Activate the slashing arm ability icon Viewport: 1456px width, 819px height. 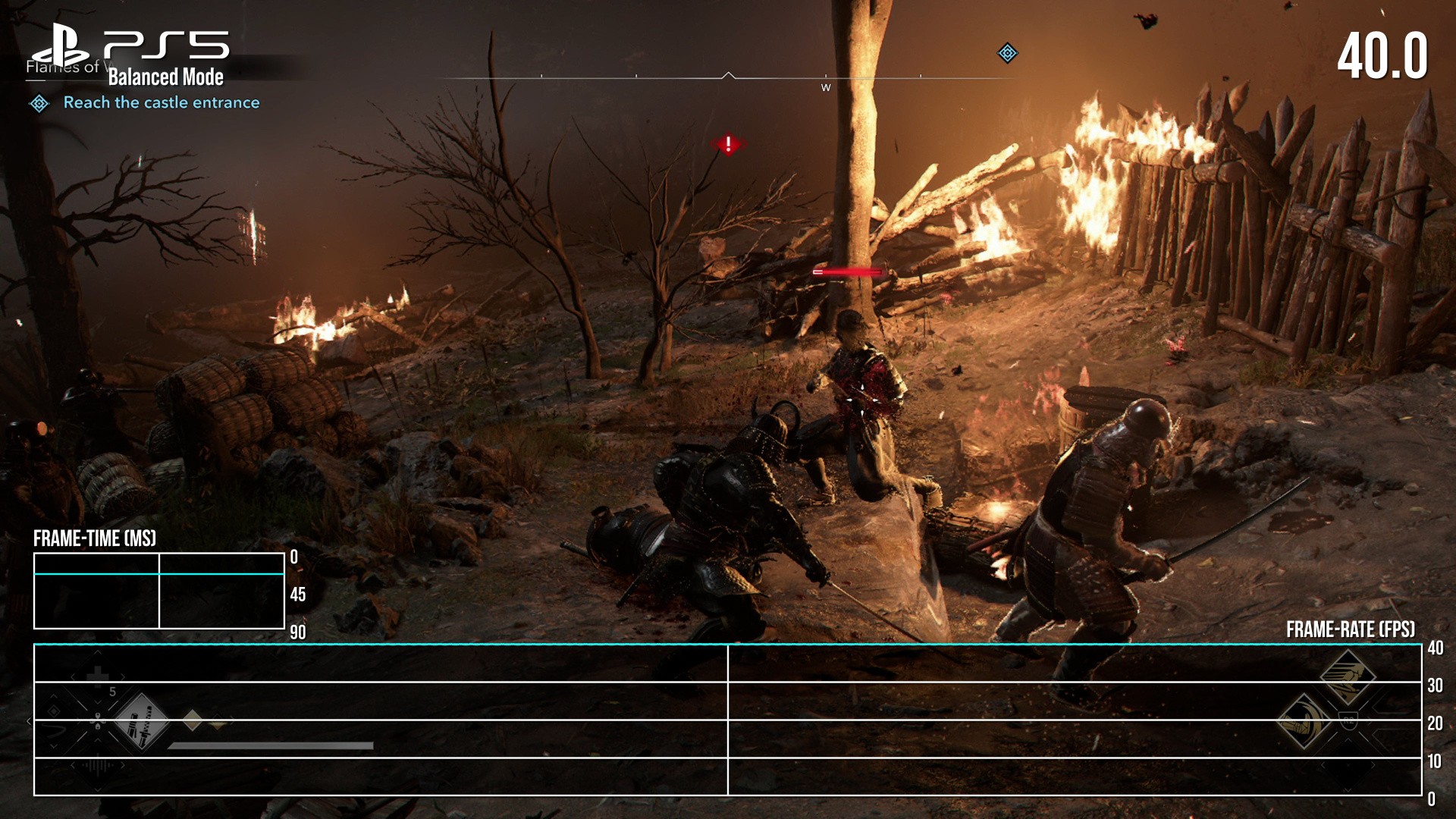click(x=1304, y=721)
